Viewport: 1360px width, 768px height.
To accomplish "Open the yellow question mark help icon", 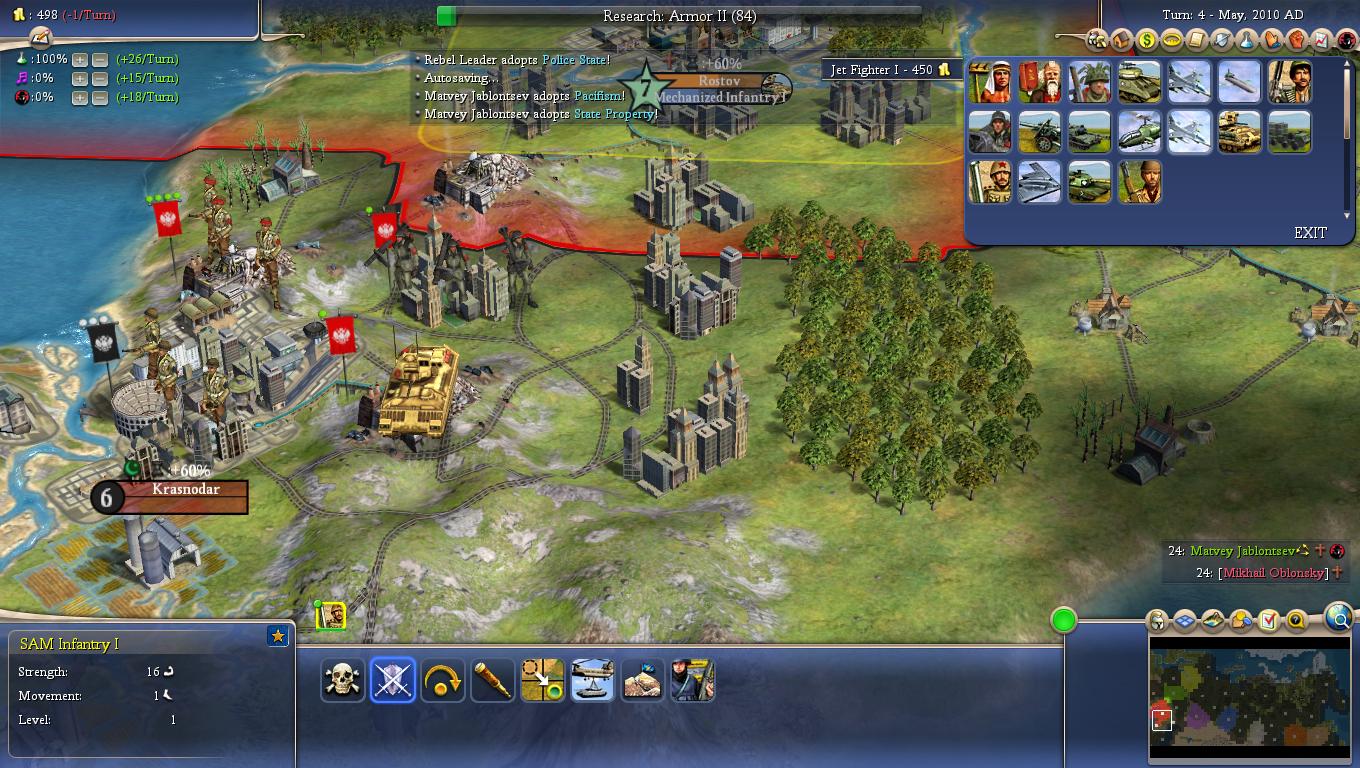I will pos(1296,620).
